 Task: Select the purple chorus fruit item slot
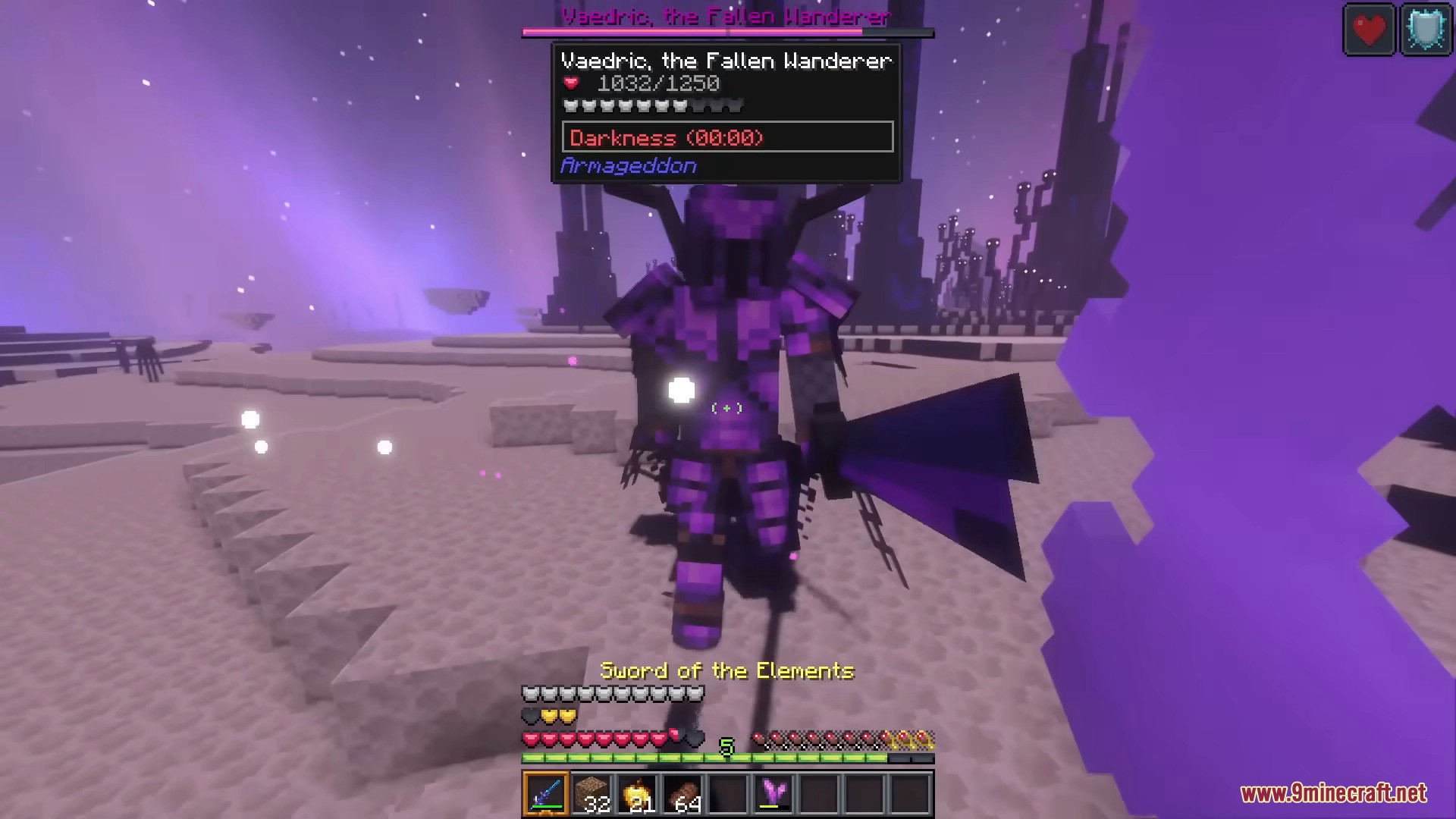tap(772, 792)
